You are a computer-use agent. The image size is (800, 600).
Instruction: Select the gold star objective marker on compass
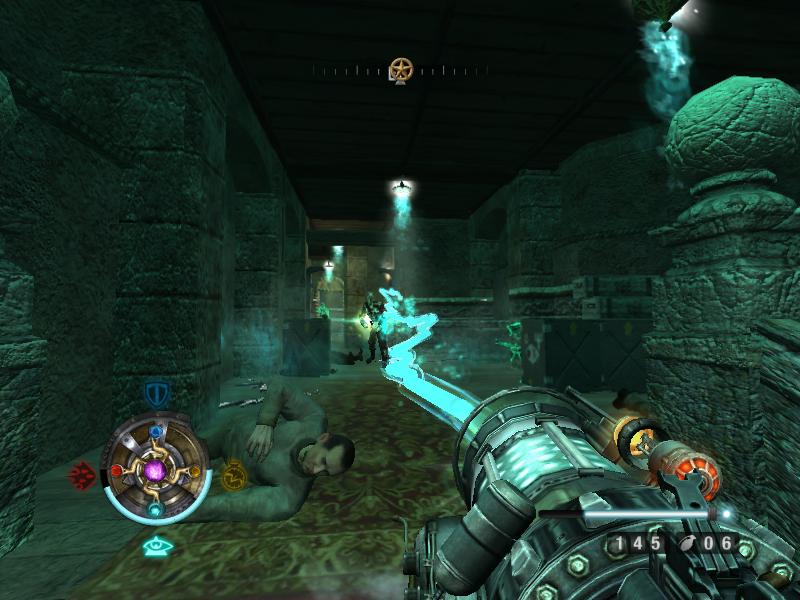coord(401,70)
